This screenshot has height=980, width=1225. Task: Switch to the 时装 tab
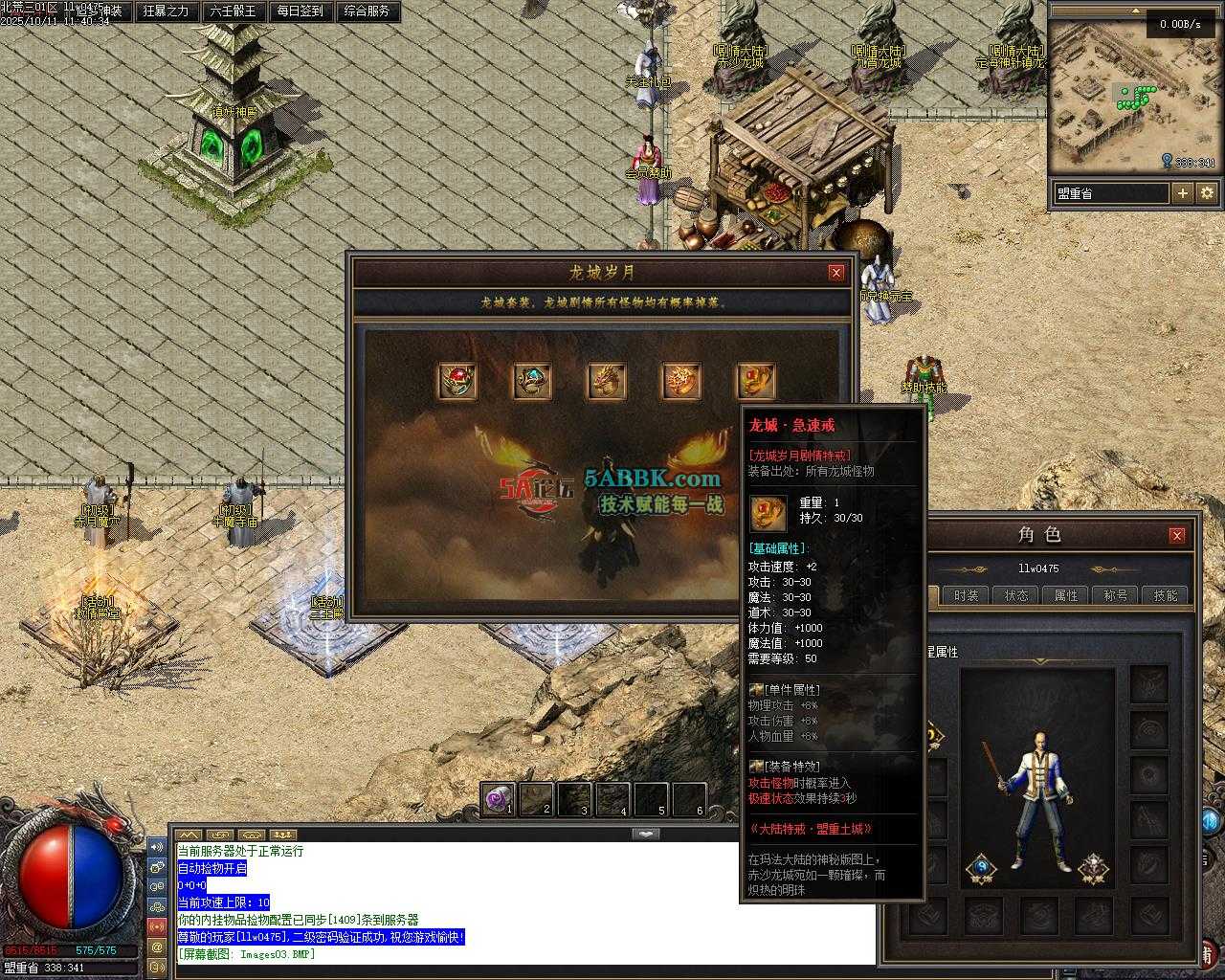point(967,595)
